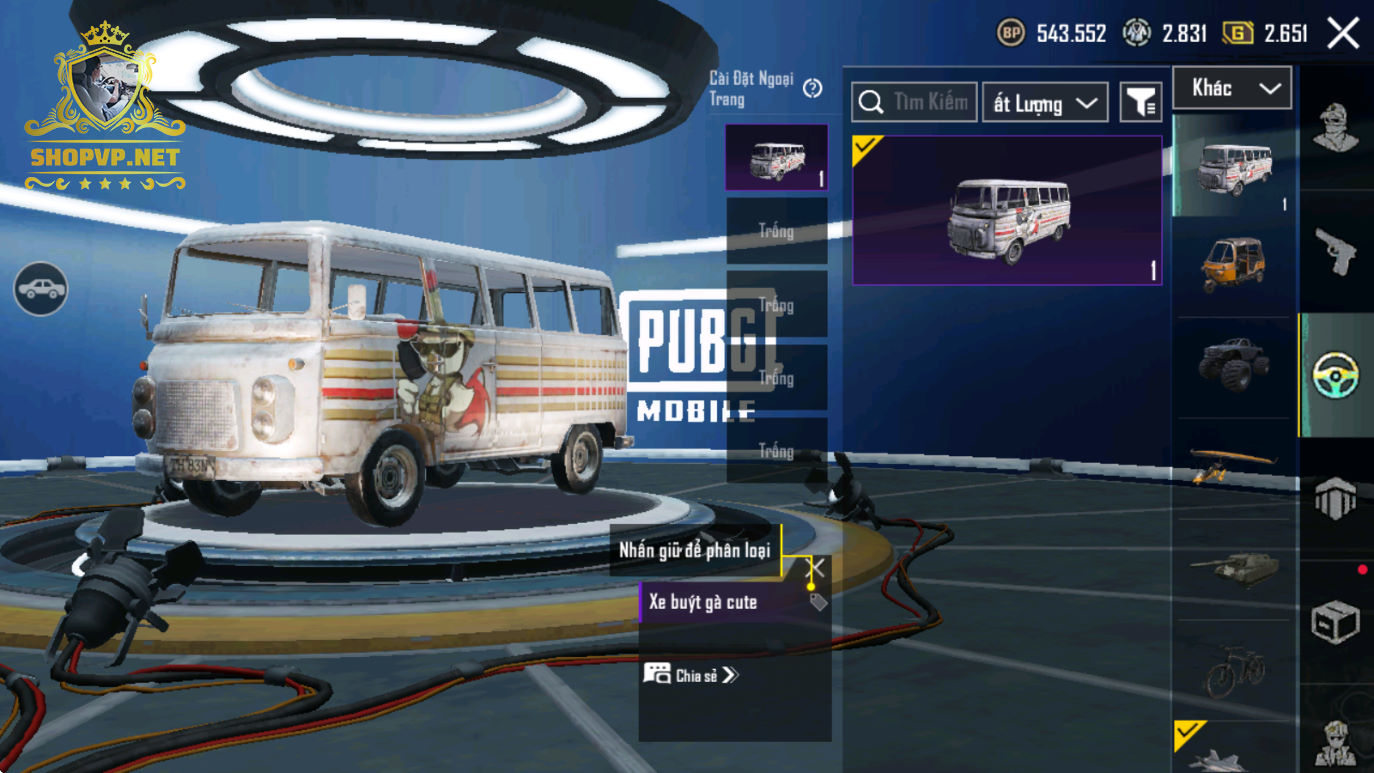Close the inventory with the top-right X
1374x773 pixels.
click(1343, 33)
